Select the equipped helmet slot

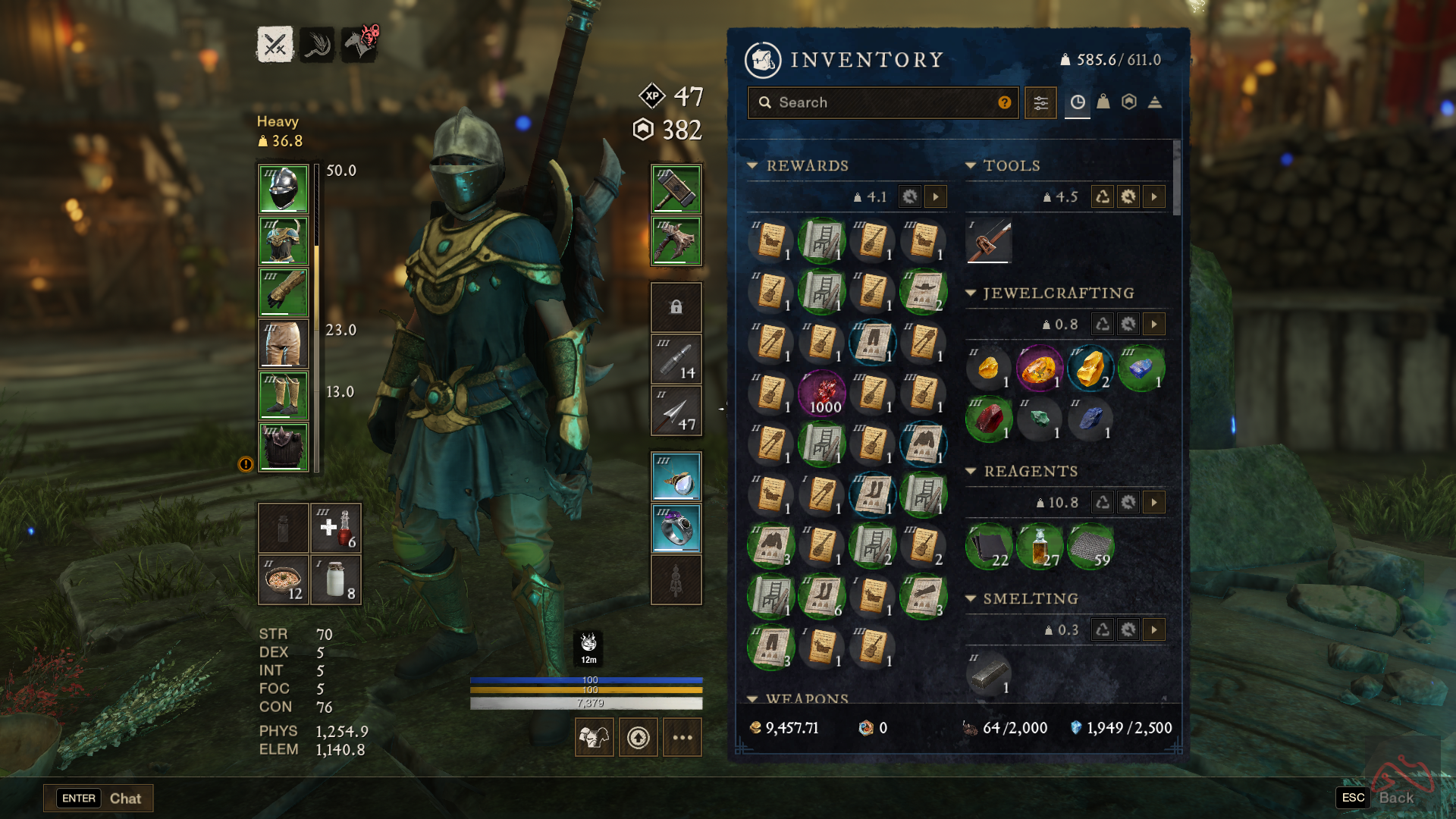tap(284, 189)
